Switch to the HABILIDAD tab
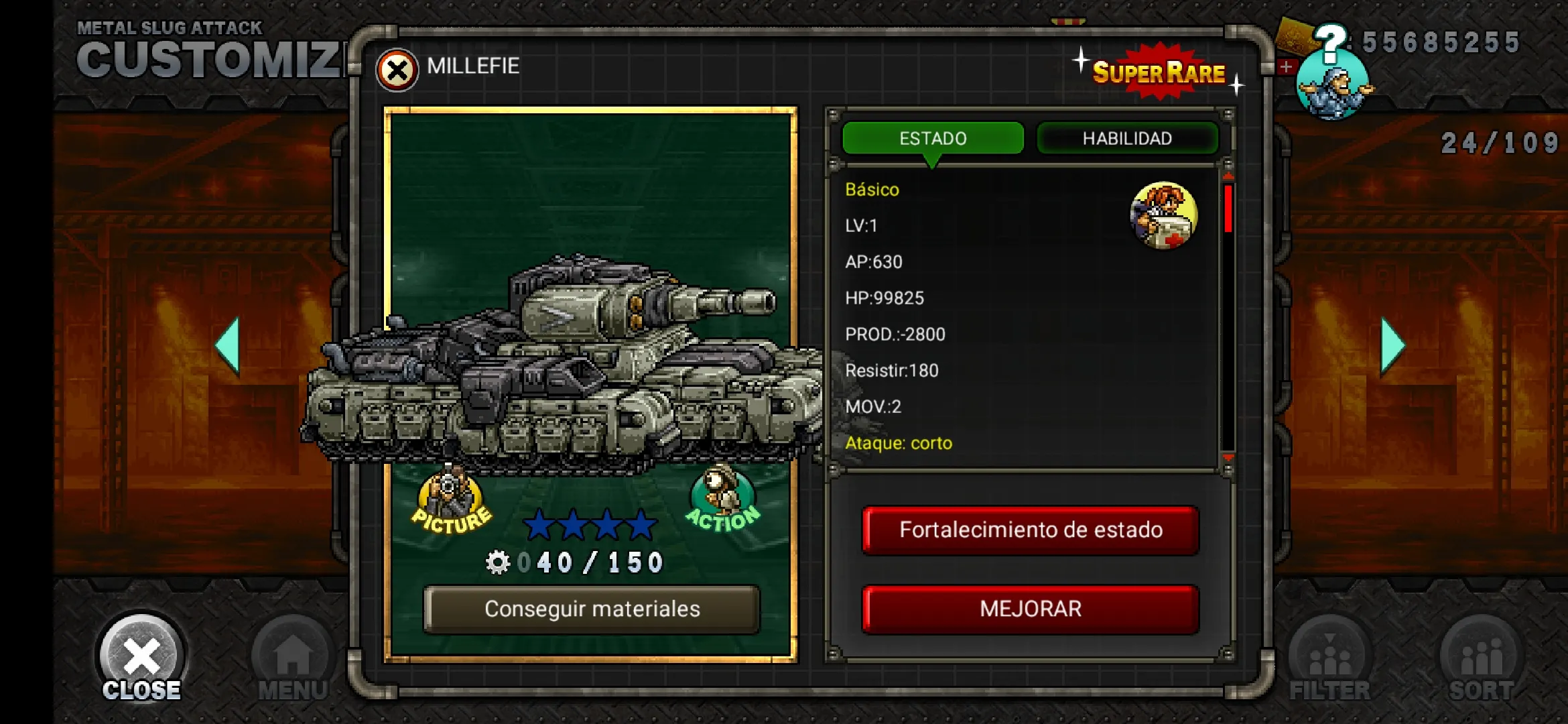The height and width of the screenshot is (724, 1568). (1127, 138)
